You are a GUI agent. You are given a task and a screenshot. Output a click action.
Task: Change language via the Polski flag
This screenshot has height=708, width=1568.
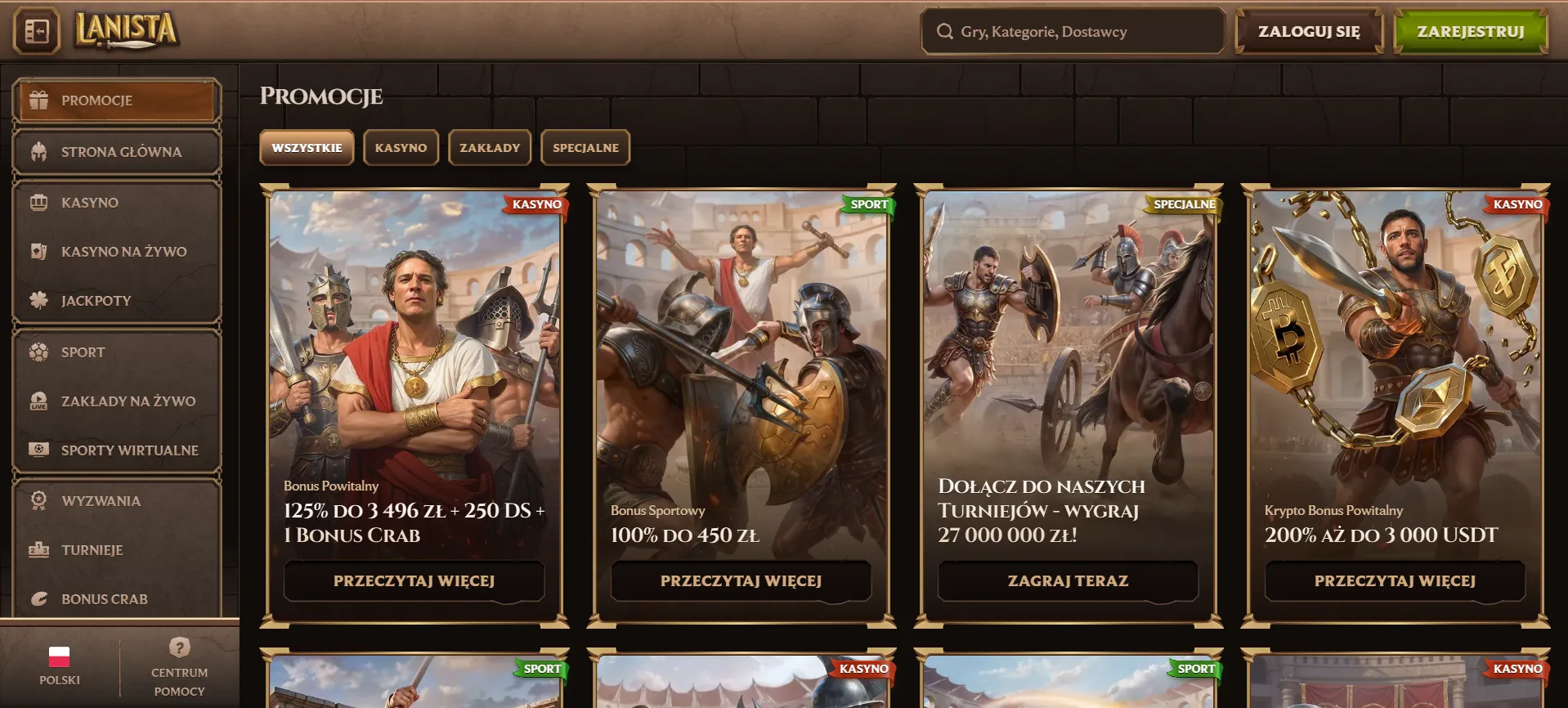(60, 665)
